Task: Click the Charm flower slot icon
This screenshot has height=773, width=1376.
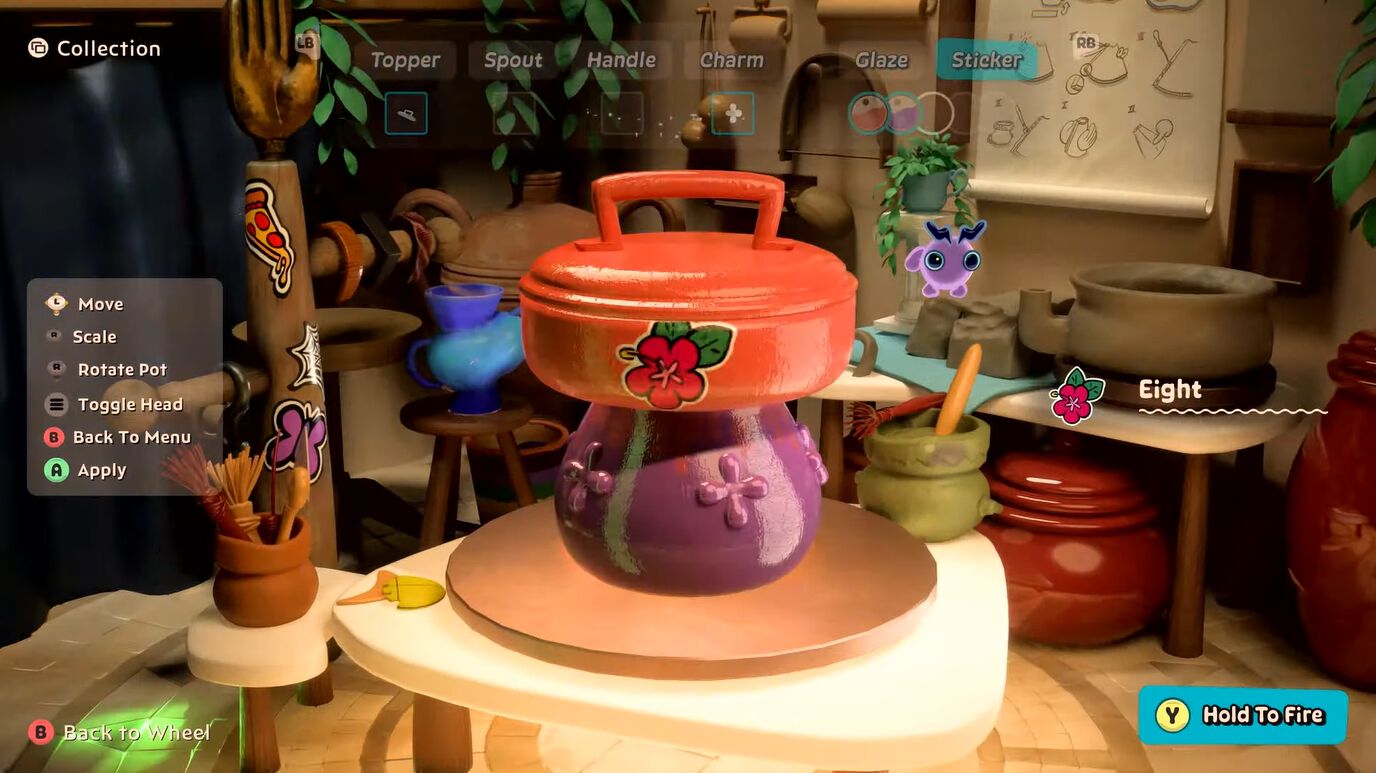Action: tap(733, 113)
